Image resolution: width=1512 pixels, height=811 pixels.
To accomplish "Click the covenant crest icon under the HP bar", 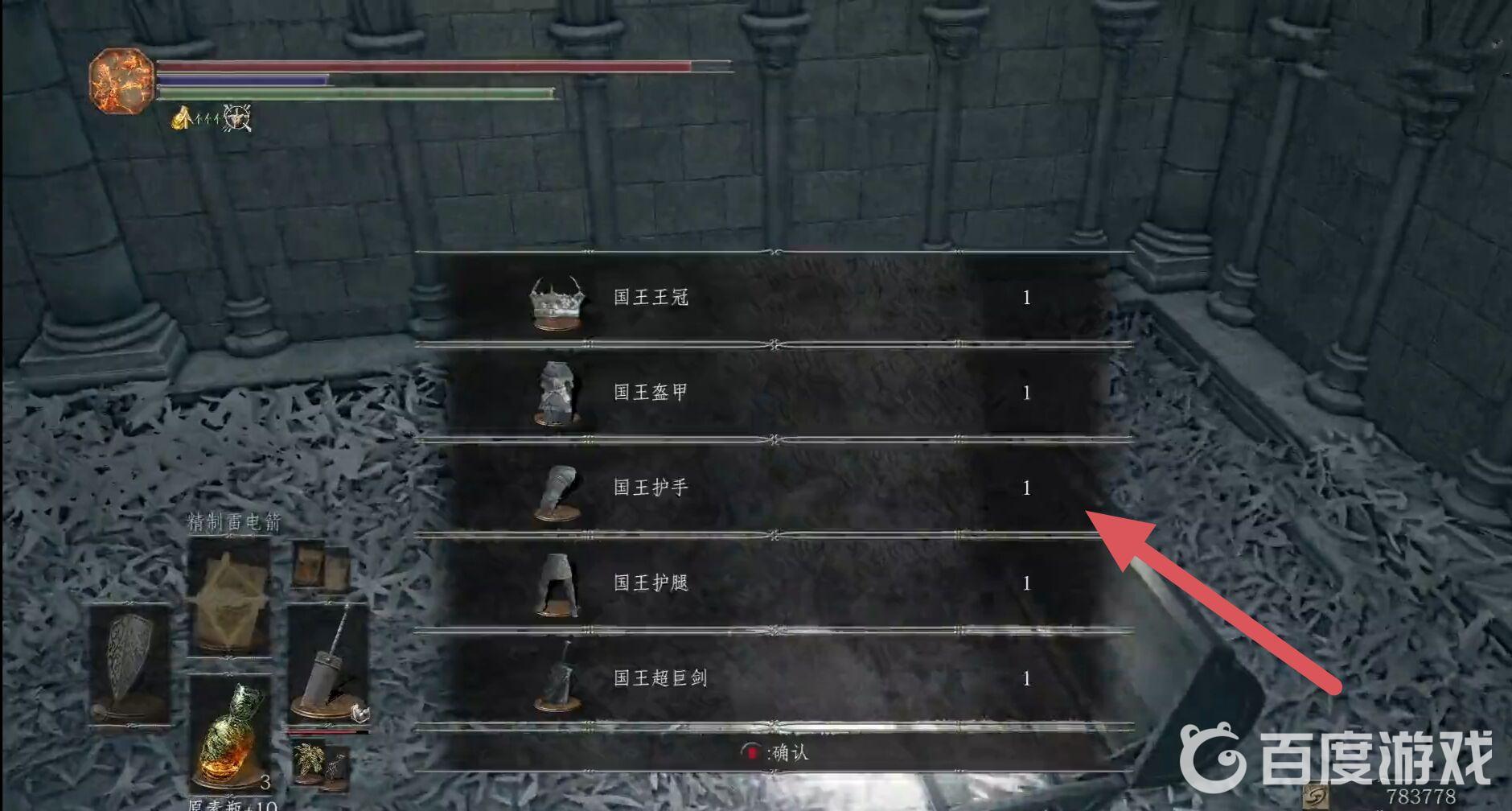I will point(236,119).
